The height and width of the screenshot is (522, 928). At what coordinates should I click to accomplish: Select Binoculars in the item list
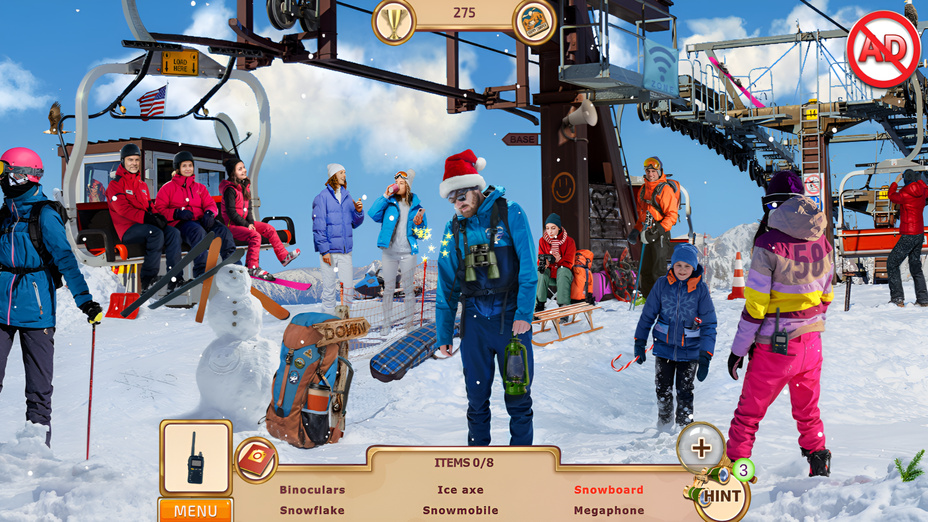tap(312, 490)
